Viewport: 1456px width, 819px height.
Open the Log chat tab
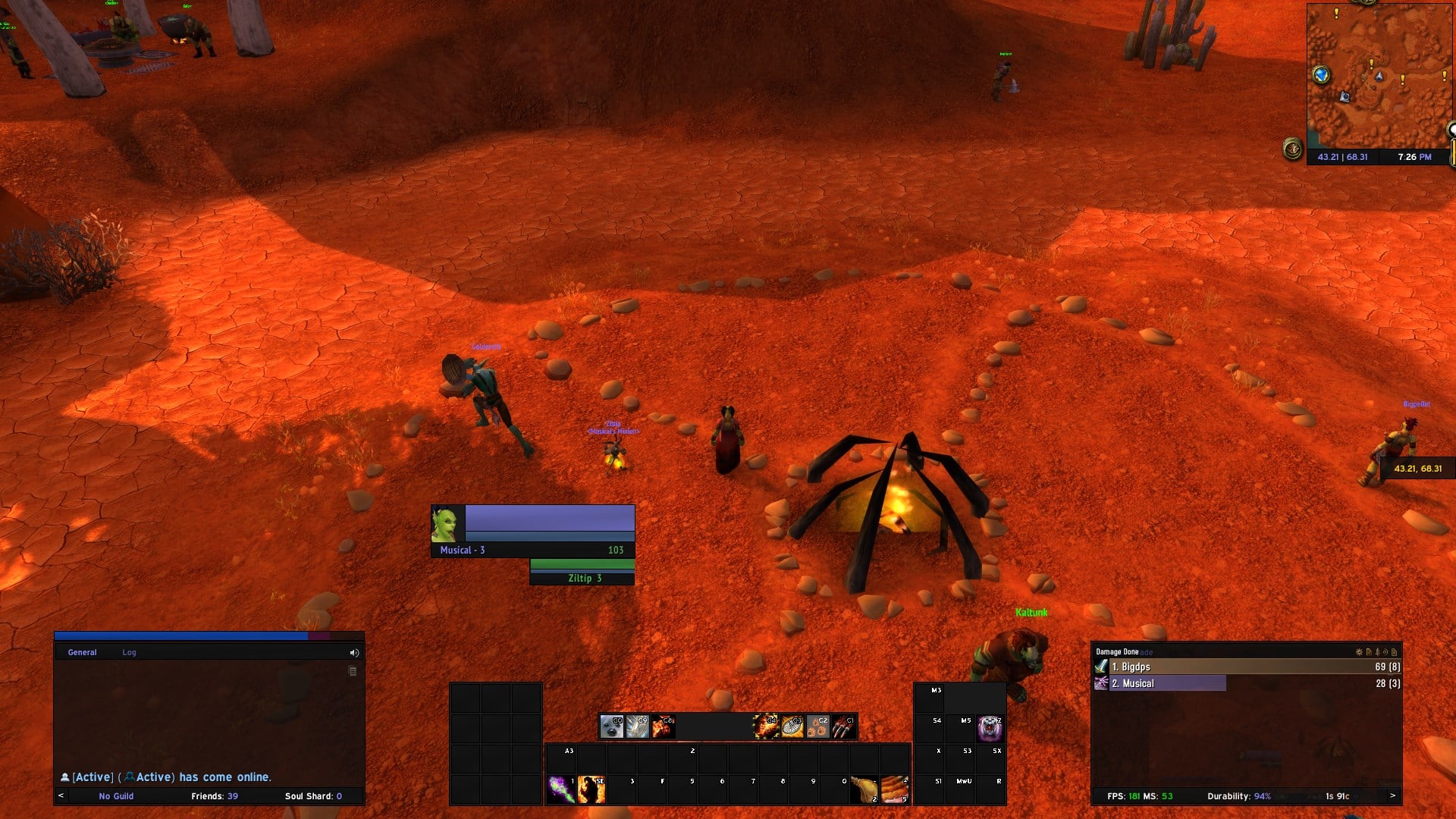129,652
